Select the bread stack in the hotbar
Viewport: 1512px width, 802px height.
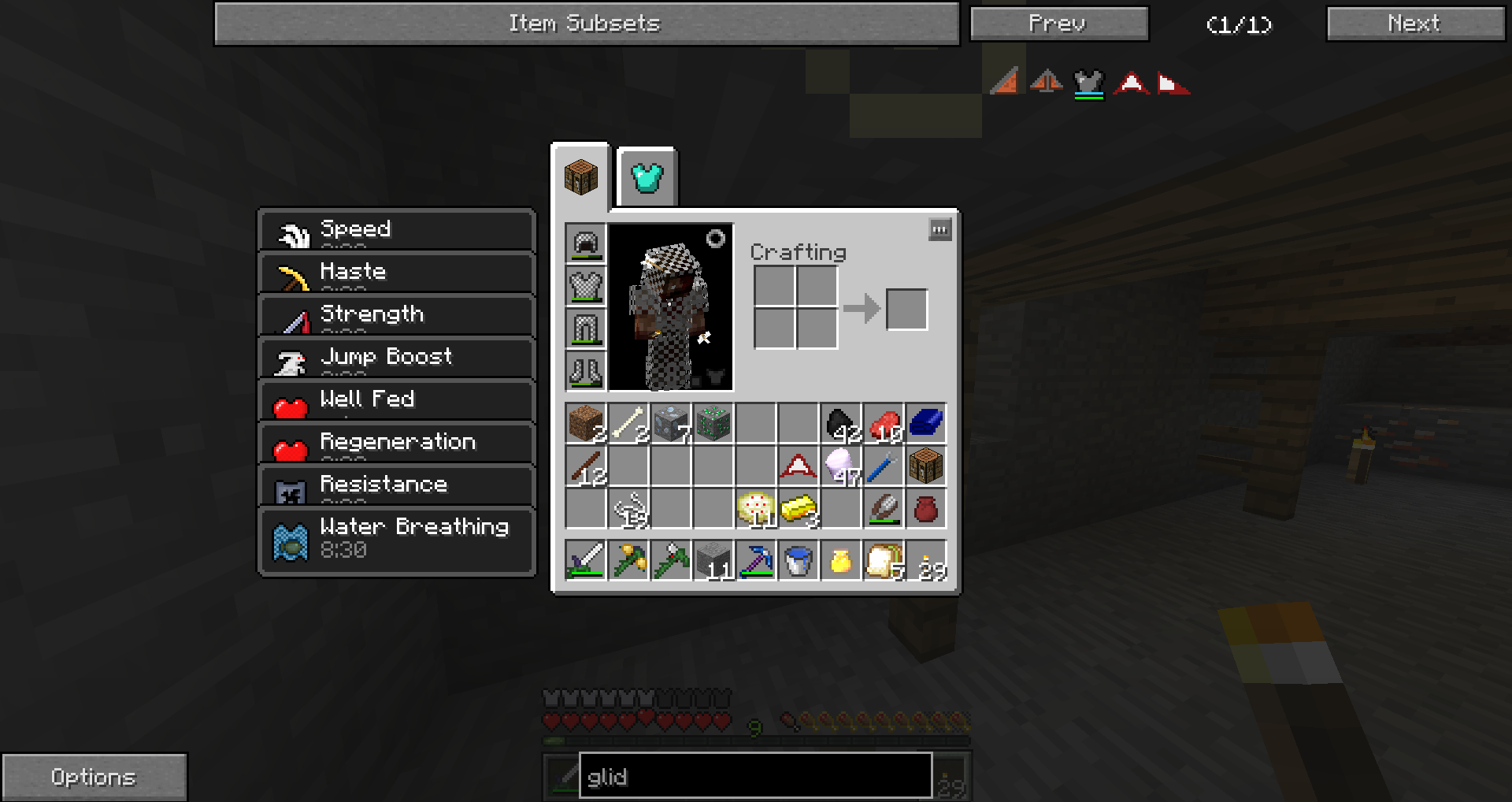tap(884, 561)
